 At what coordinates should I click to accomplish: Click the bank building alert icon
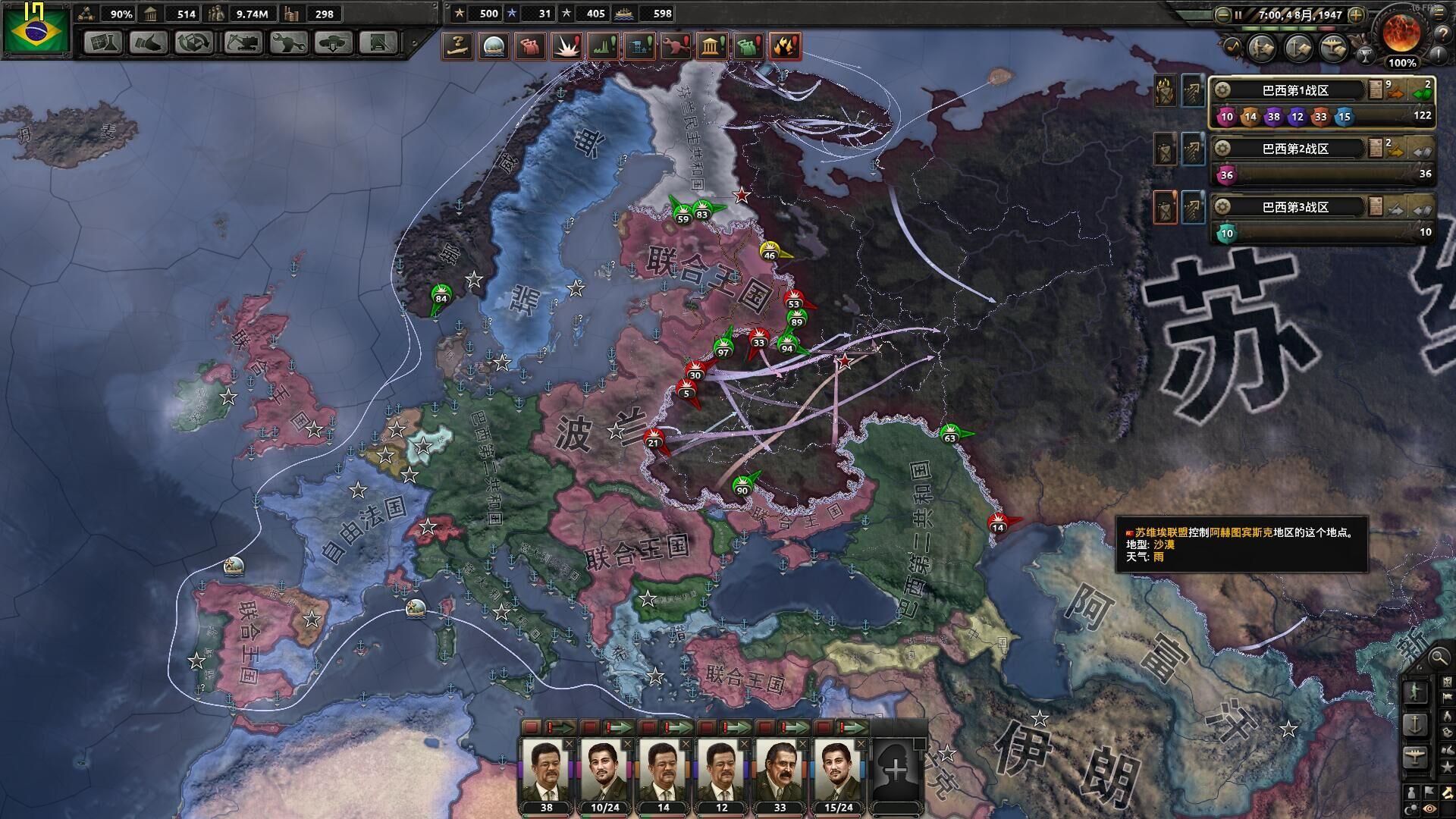(711, 47)
